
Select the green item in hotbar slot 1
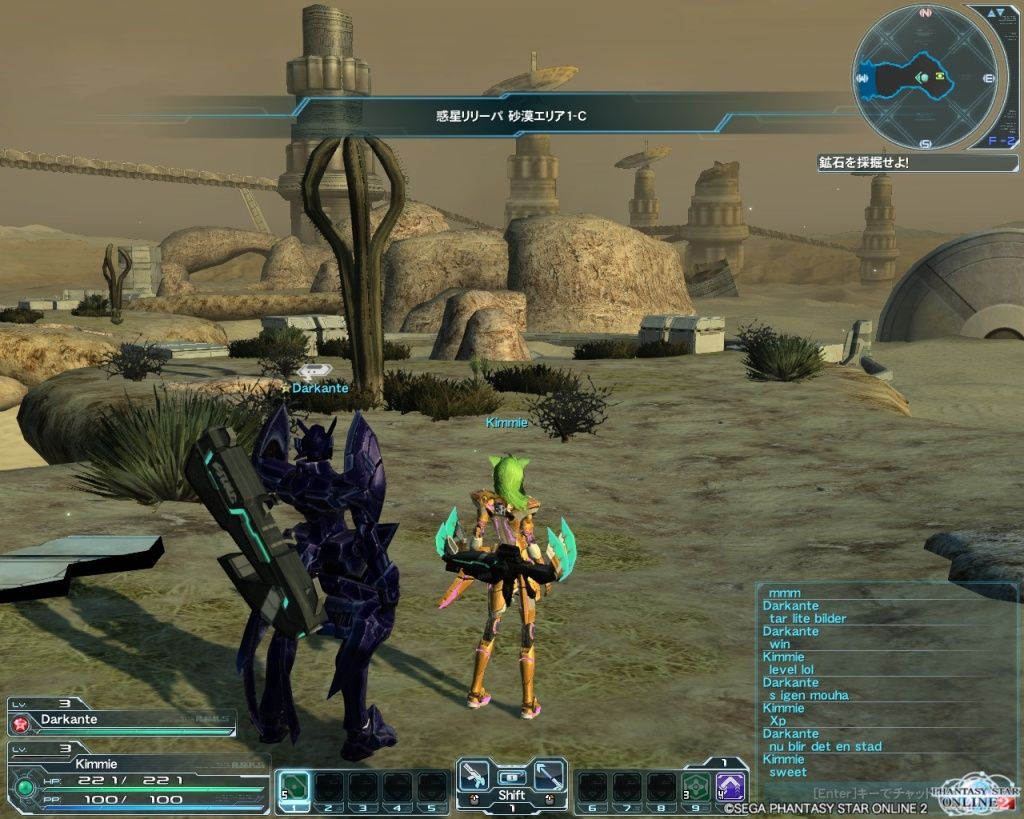click(x=293, y=786)
